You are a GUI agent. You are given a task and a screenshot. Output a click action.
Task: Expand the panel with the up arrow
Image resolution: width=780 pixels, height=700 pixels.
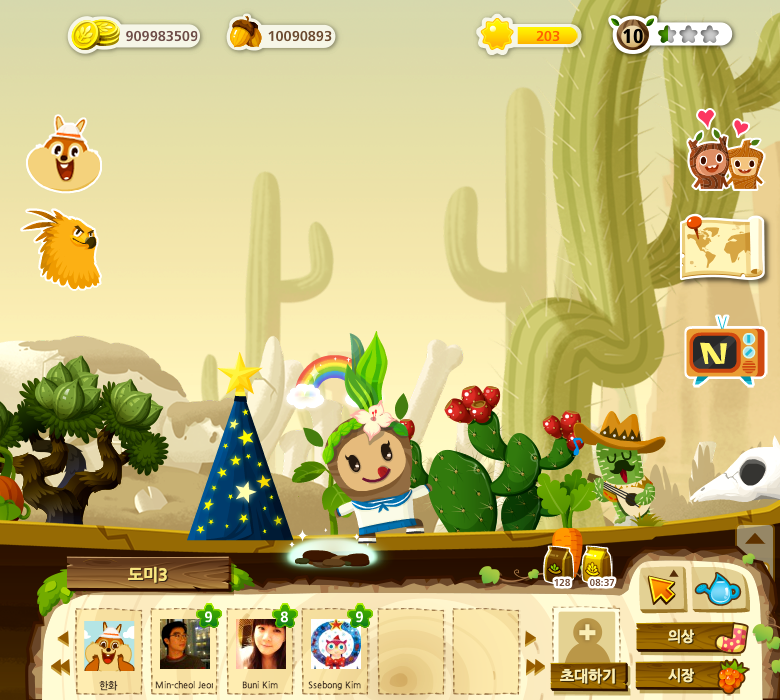coord(755,540)
